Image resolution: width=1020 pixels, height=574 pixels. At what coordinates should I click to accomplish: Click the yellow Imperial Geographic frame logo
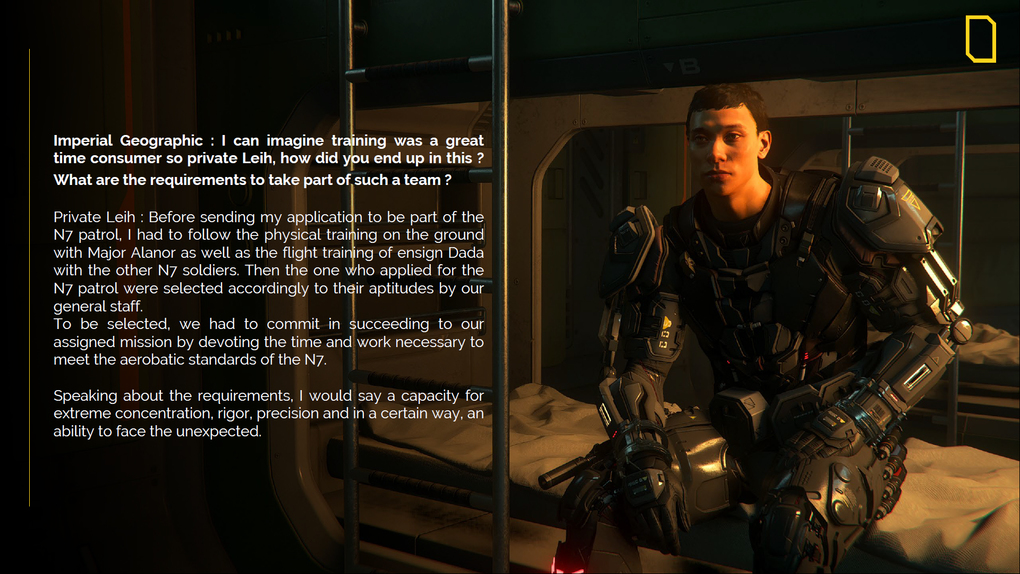(980, 39)
